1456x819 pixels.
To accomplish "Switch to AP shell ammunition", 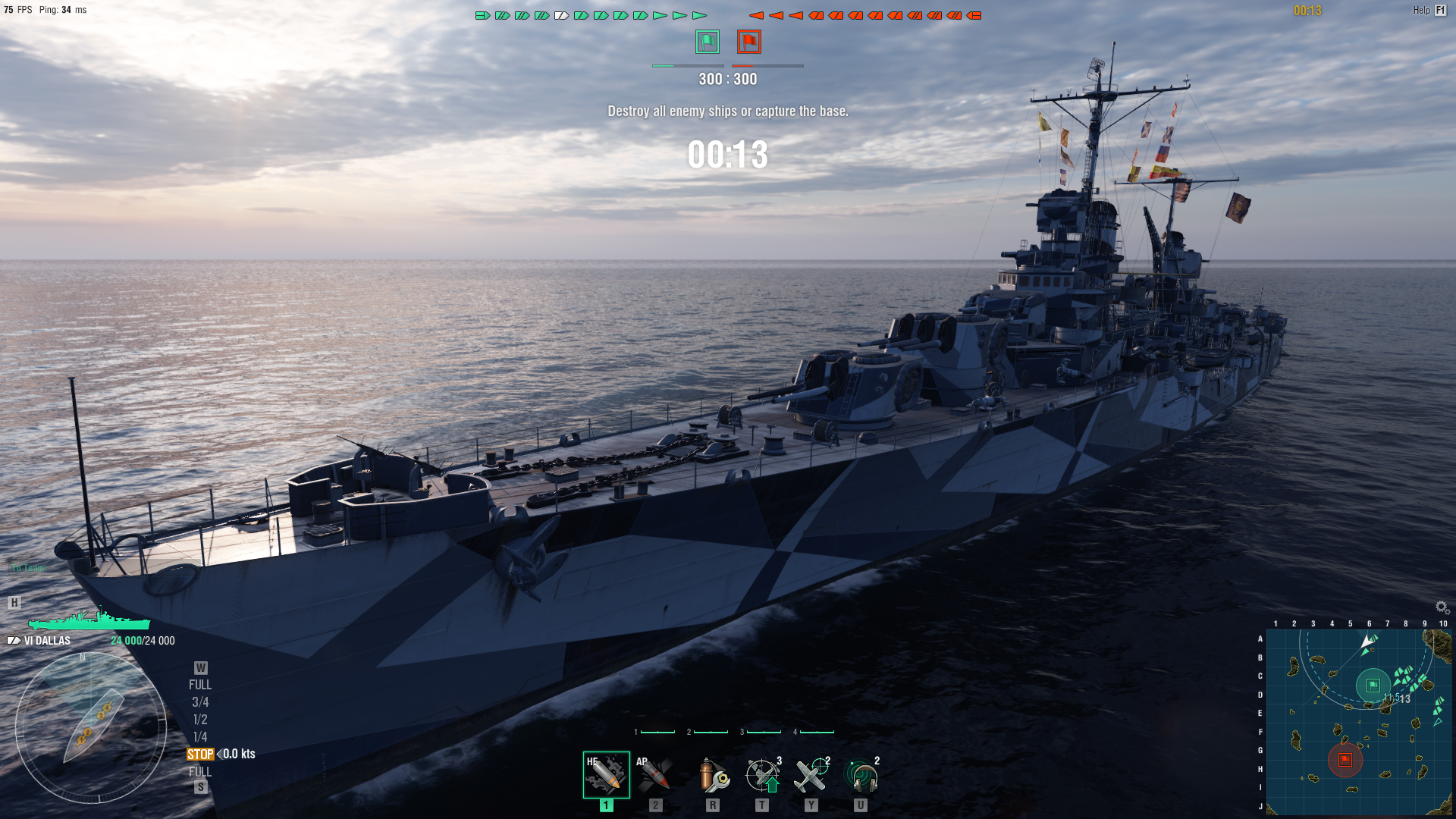I will (x=654, y=775).
